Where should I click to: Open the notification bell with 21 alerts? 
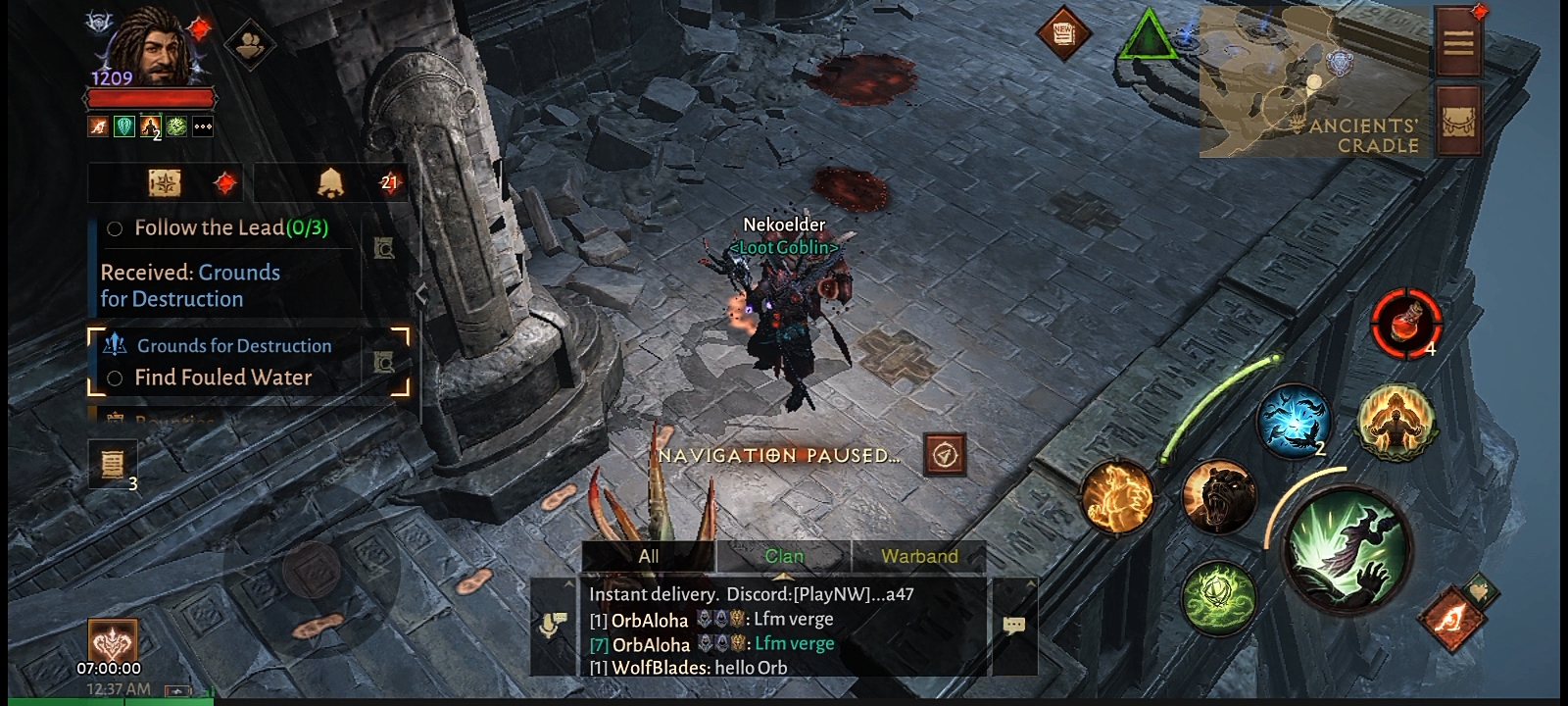[330, 182]
